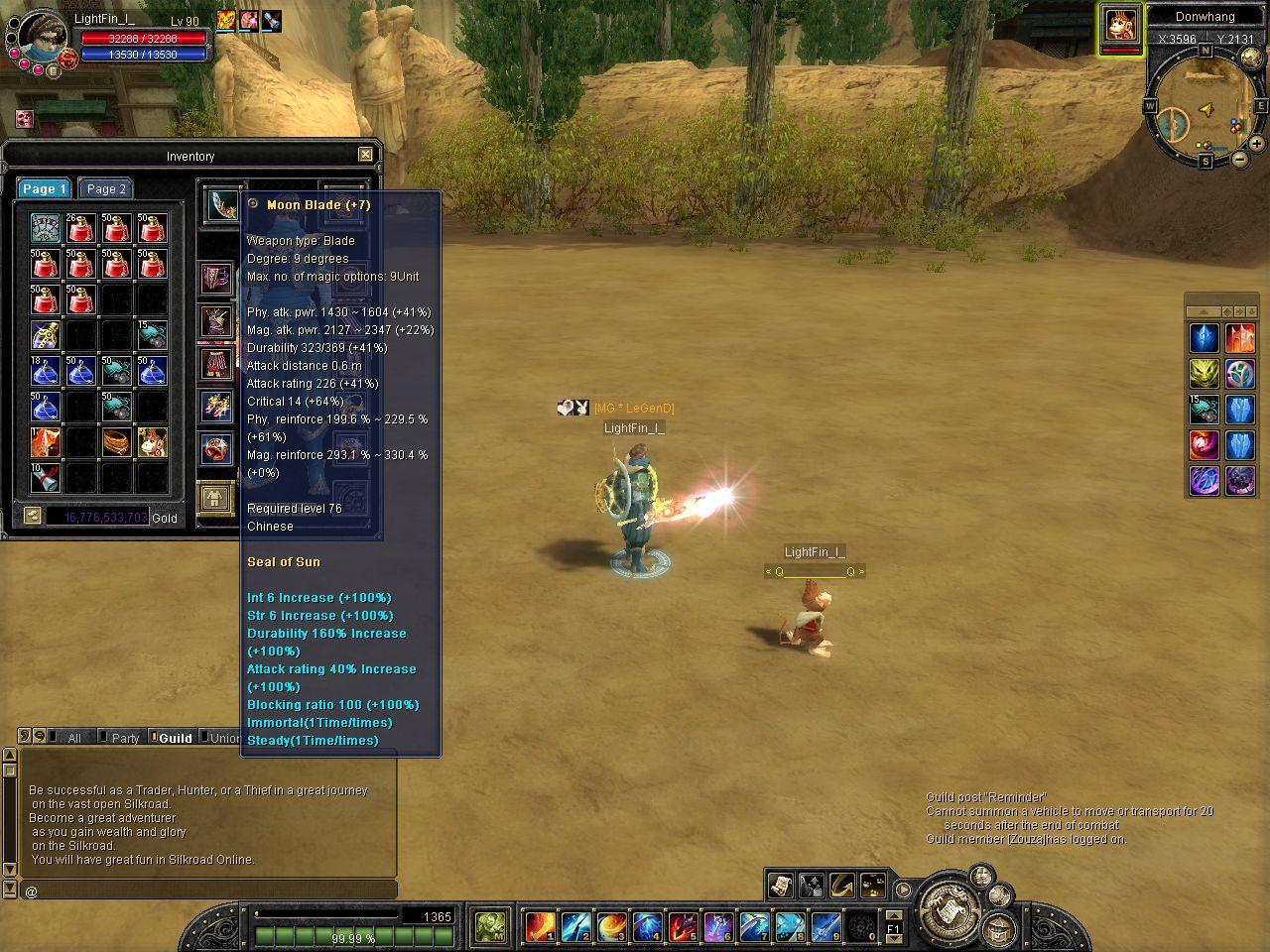Viewport: 1270px width, 952px height.
Task: Switch to inventory Page 2
Action: point(106,188)
